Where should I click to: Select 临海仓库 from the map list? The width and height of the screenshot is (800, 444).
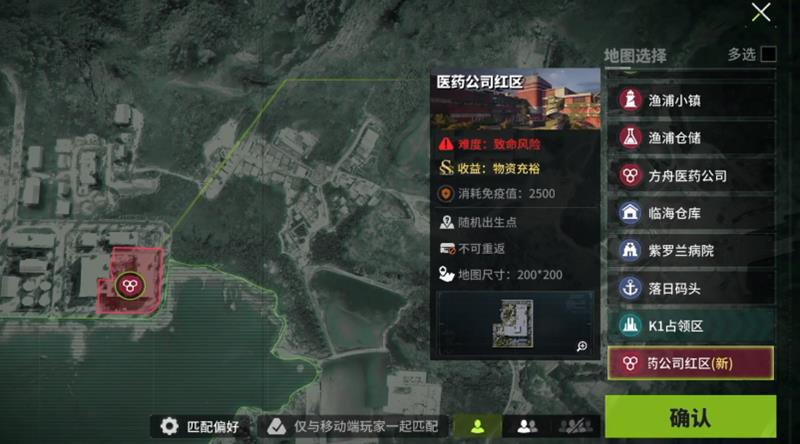point(690,212)
